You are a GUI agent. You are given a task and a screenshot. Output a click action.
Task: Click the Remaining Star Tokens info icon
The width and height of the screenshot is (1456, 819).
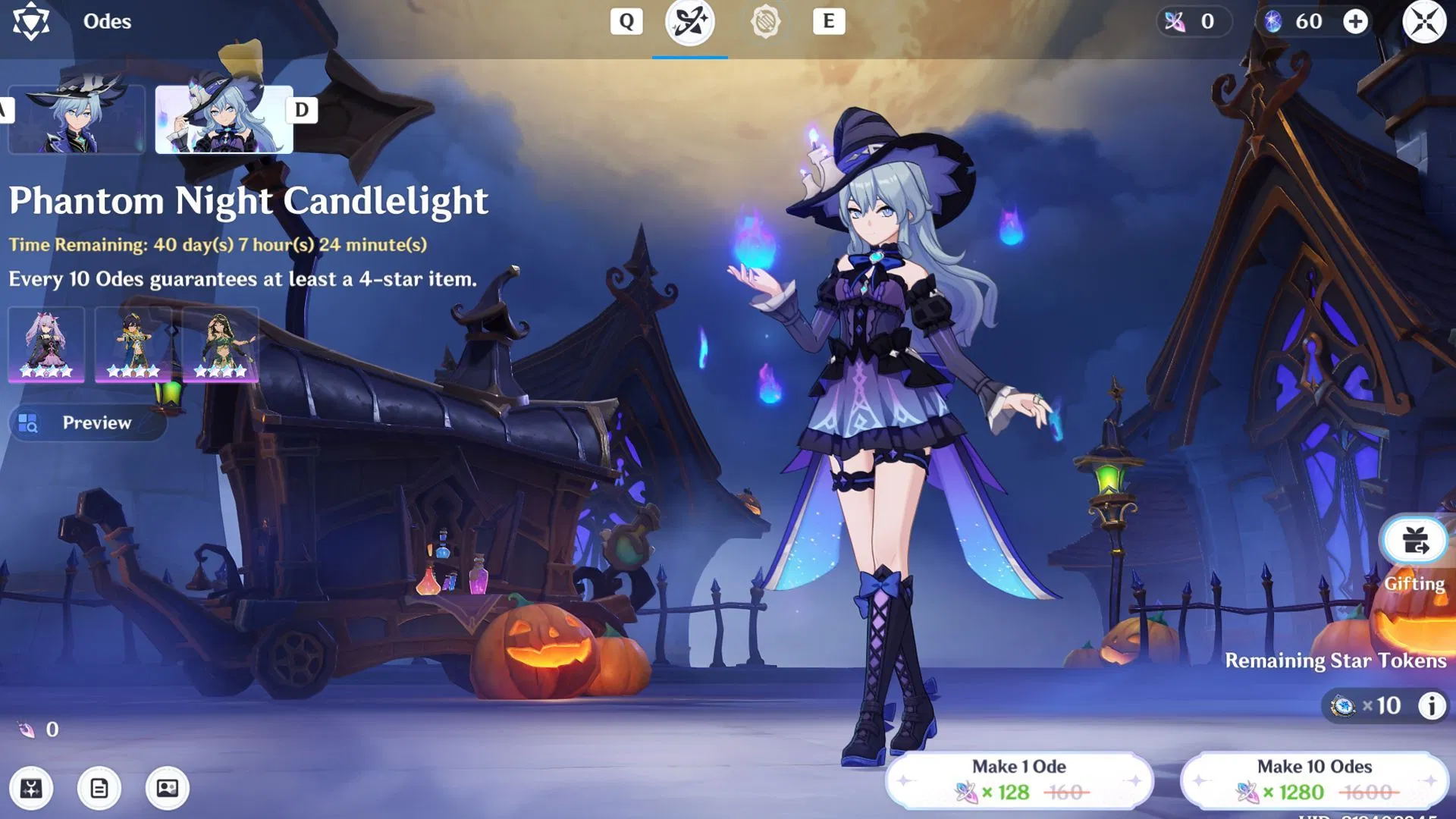[x=1432, y=704]
